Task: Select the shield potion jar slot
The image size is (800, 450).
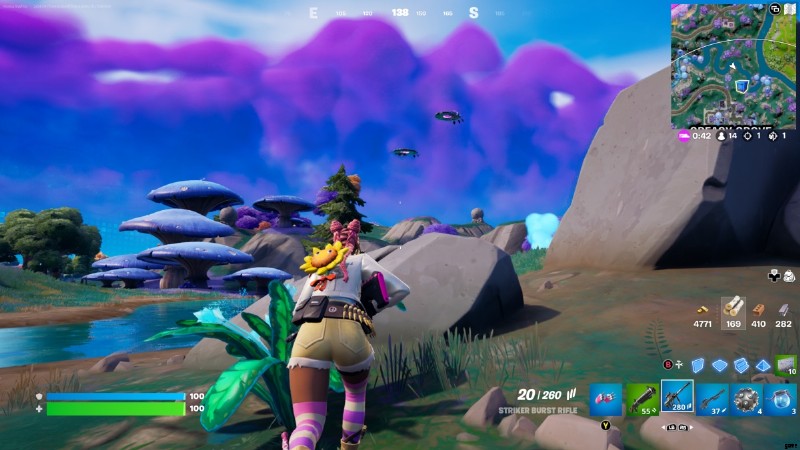Action: click(x=781, y=398)
